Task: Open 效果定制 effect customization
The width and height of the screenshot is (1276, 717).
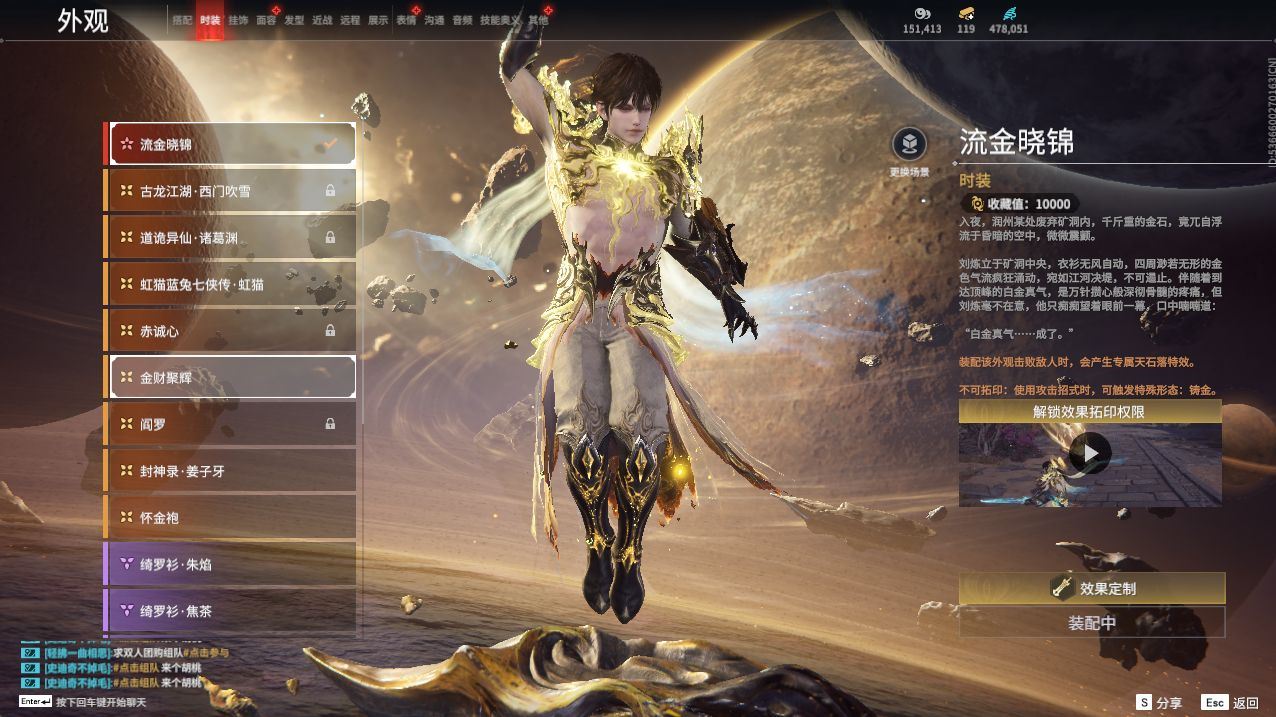Action: [1091, 588]
